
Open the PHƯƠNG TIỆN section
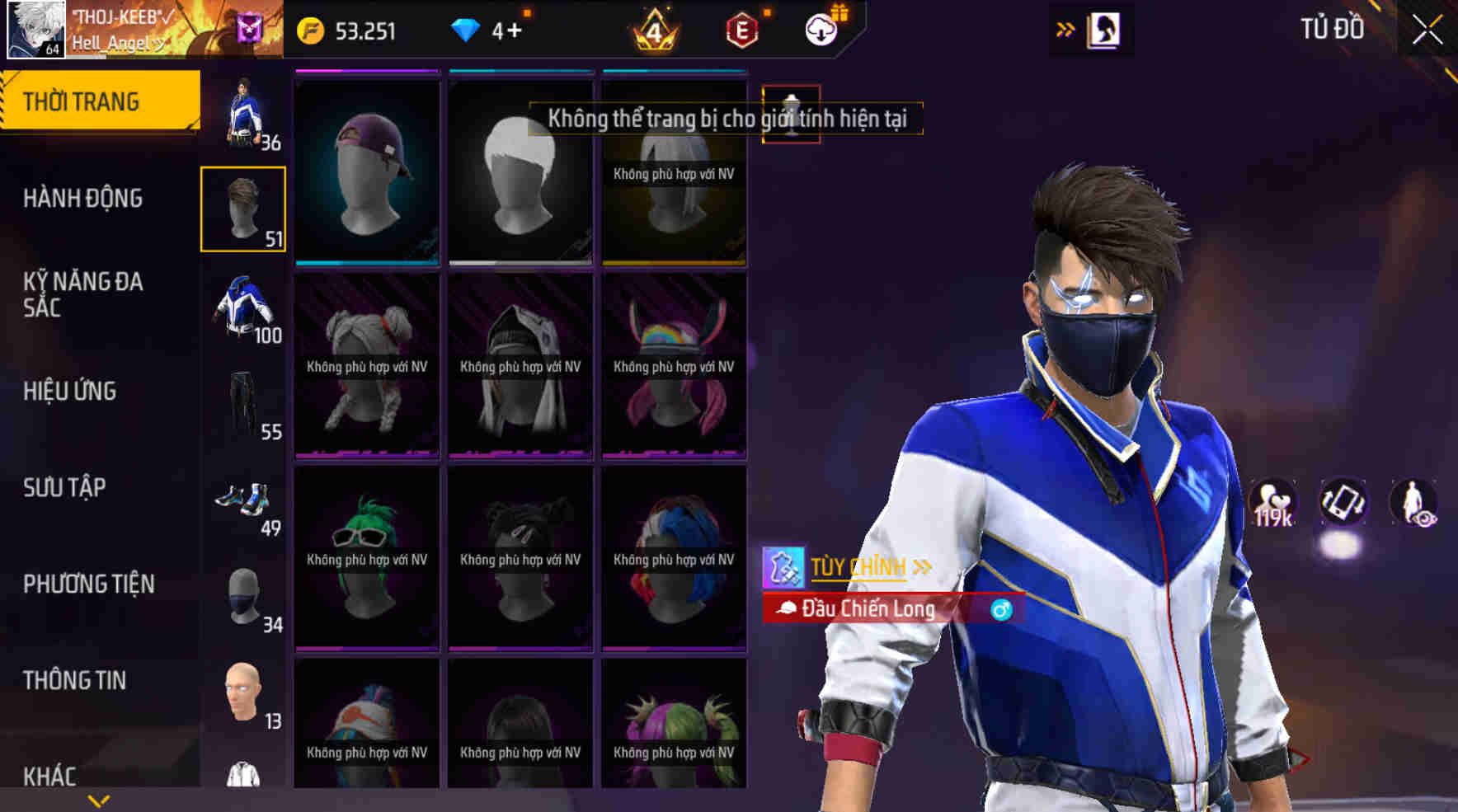(87, 584)
